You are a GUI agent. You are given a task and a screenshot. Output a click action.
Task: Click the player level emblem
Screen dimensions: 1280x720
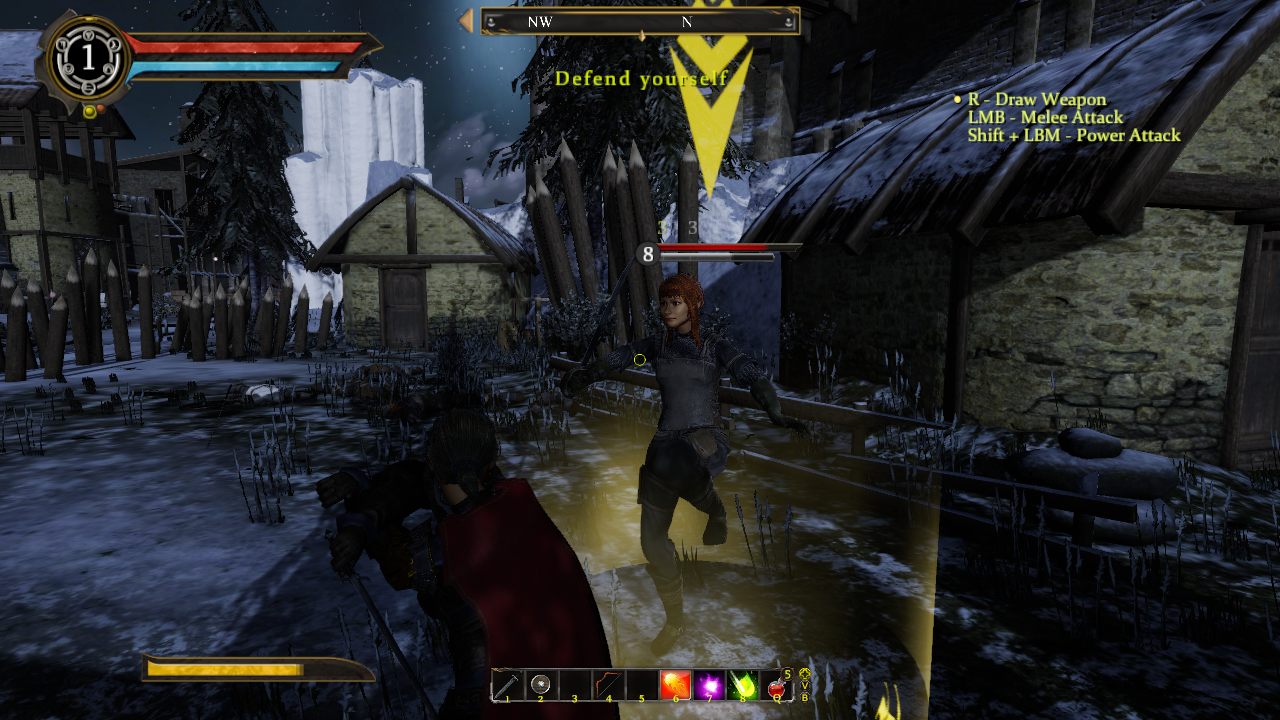pyautogui.click(x=88, y=58)
